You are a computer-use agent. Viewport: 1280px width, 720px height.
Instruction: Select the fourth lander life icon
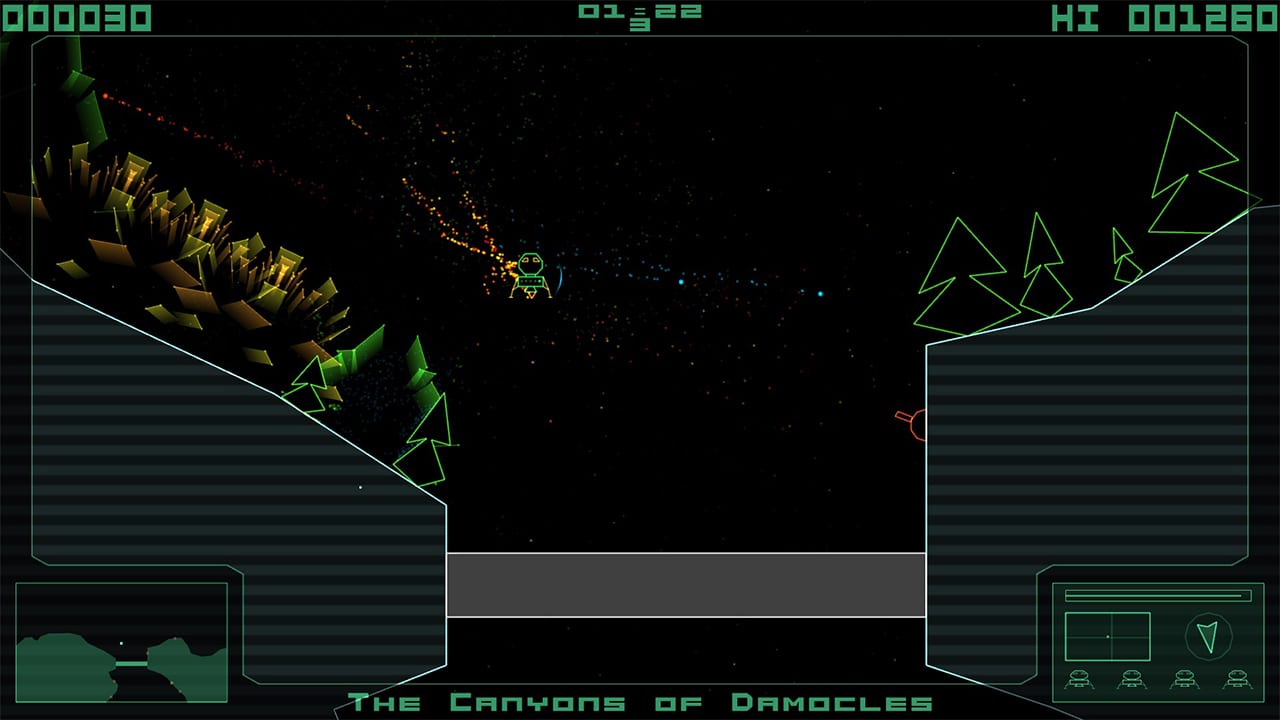point(1236,678)
